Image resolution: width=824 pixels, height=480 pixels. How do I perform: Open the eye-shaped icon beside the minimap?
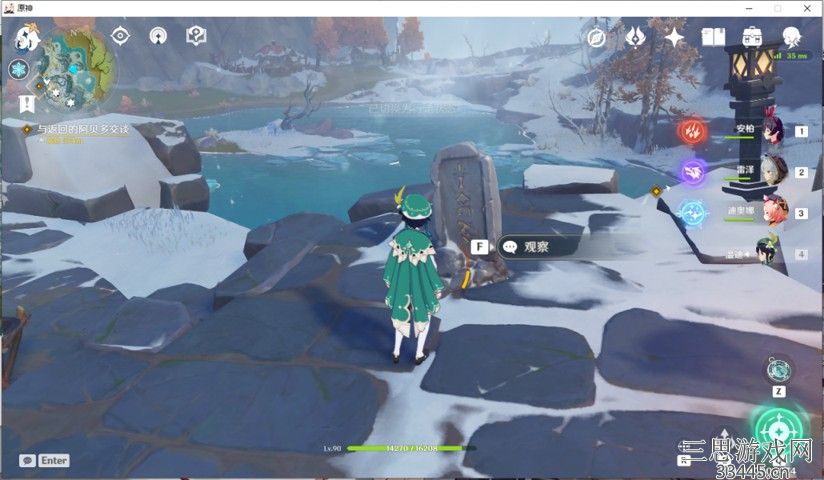click(121, 36)
